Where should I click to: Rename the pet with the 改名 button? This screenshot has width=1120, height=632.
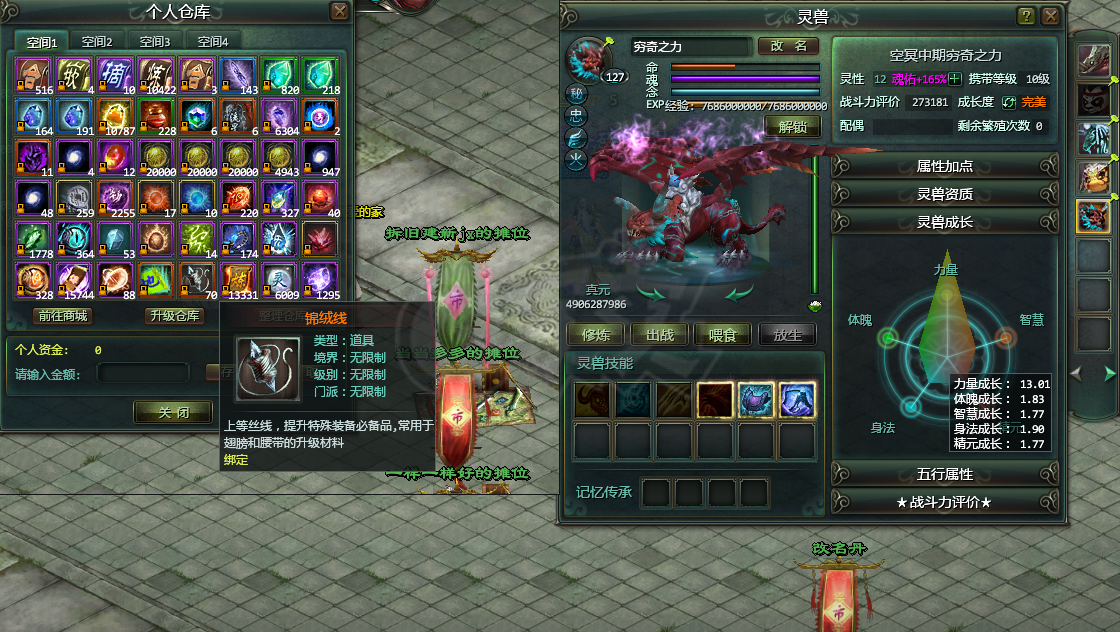(788, 46)
